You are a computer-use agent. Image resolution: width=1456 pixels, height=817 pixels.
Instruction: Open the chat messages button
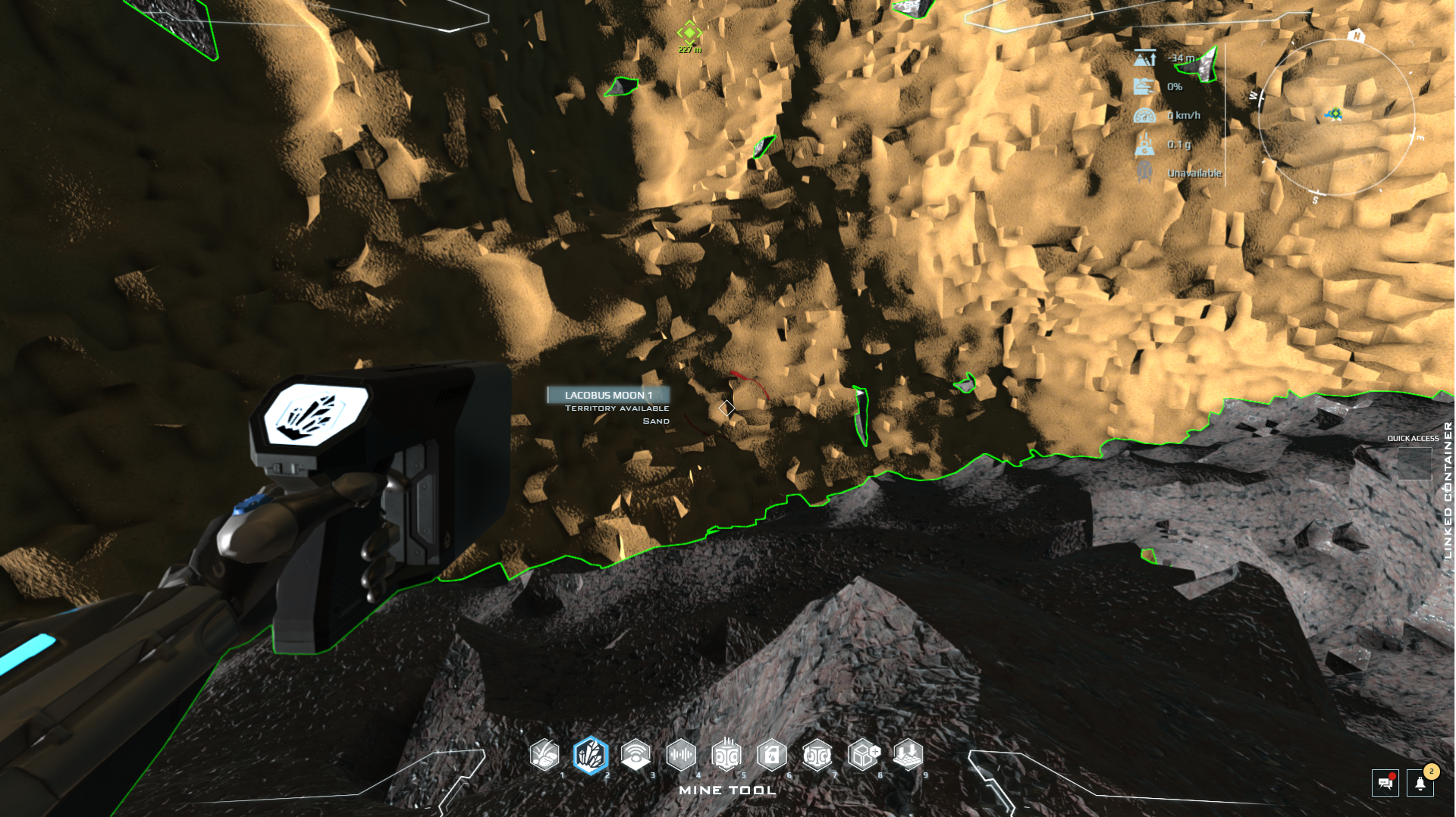pyautogui.click(x=1385, y=783)
